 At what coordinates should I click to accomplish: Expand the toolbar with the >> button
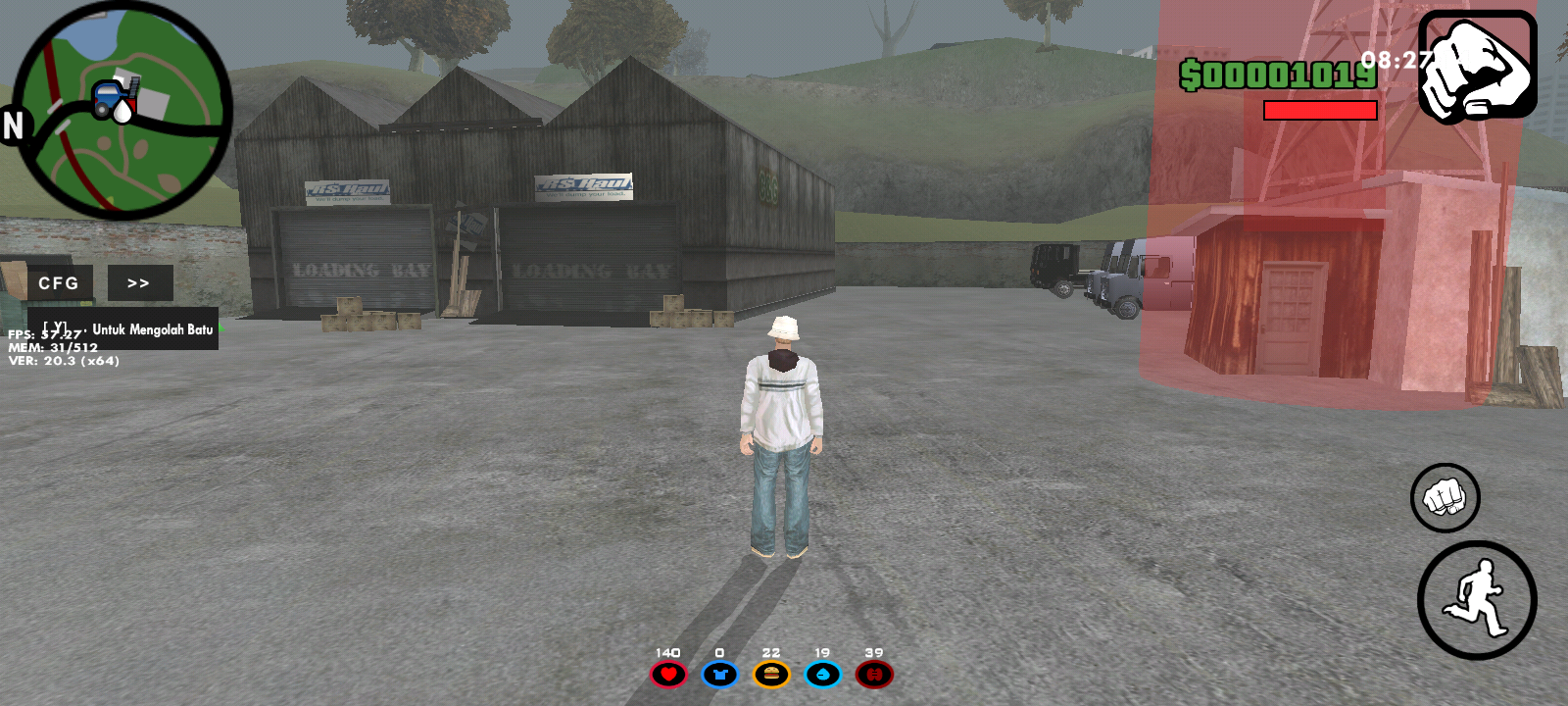[x=139, y=282]
